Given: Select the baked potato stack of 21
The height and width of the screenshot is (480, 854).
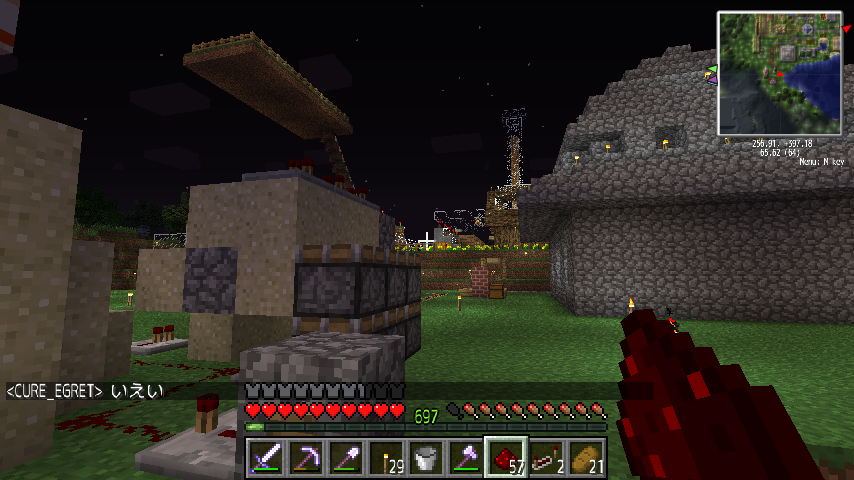Looking at the screenshot, I should tap(585, 458).
